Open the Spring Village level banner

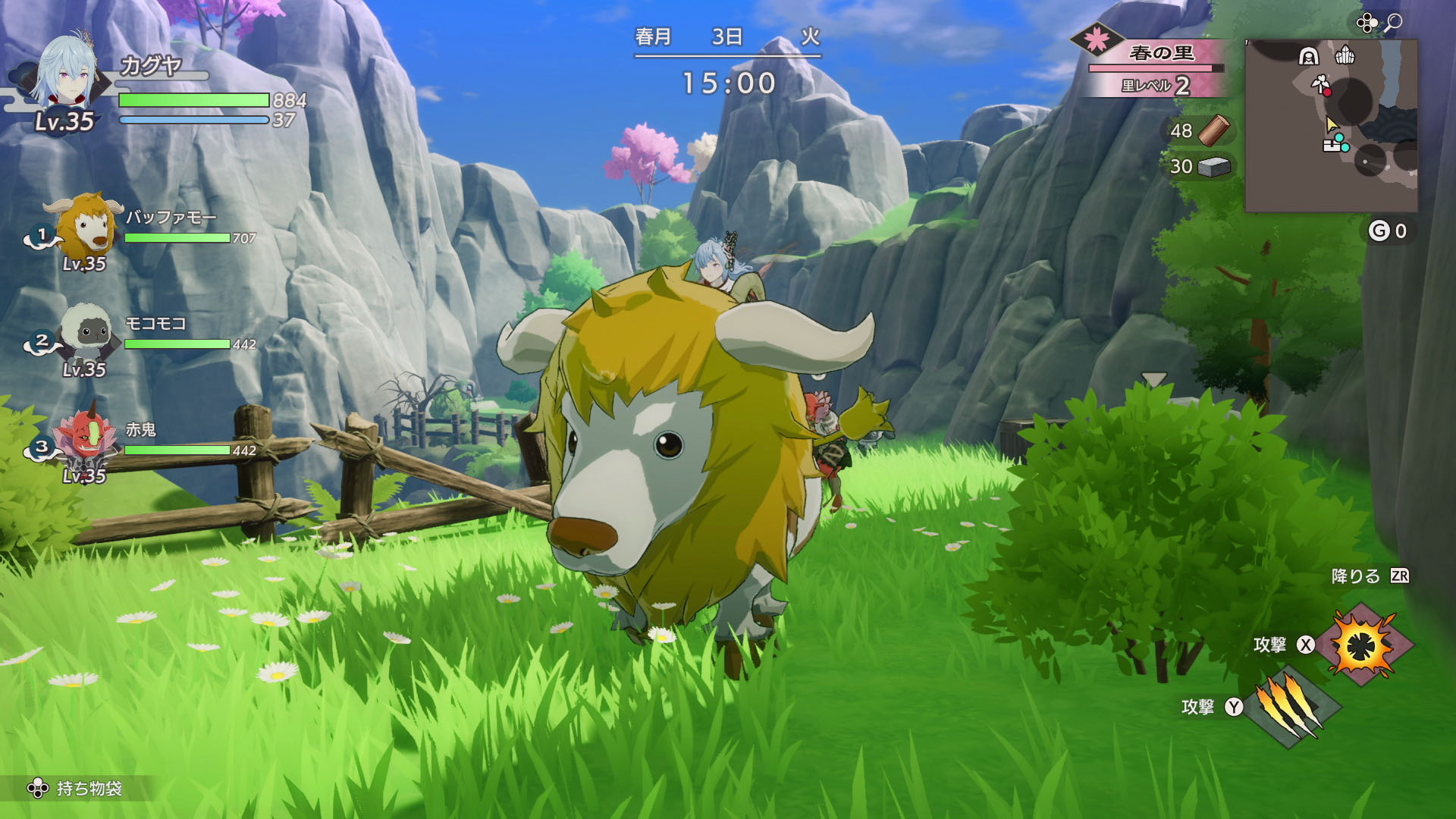coord(1153,68)
